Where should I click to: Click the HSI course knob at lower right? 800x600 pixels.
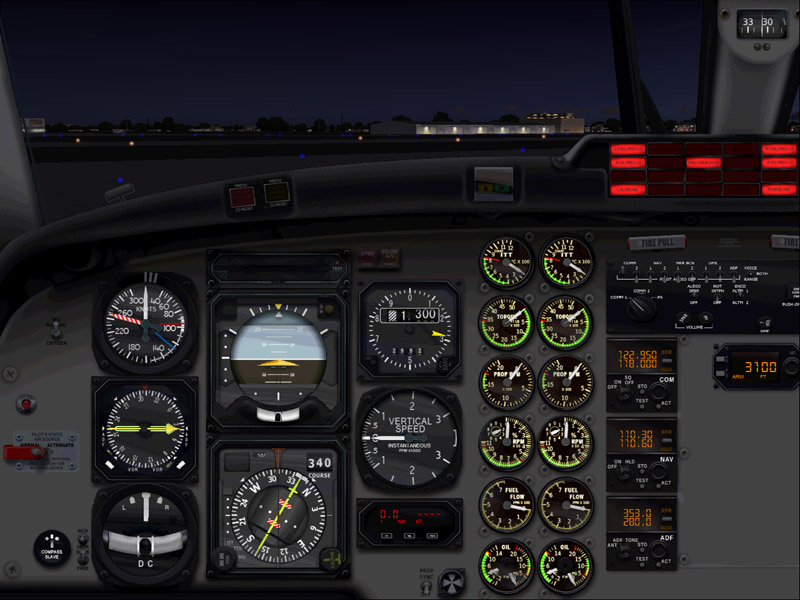point(333,558)
